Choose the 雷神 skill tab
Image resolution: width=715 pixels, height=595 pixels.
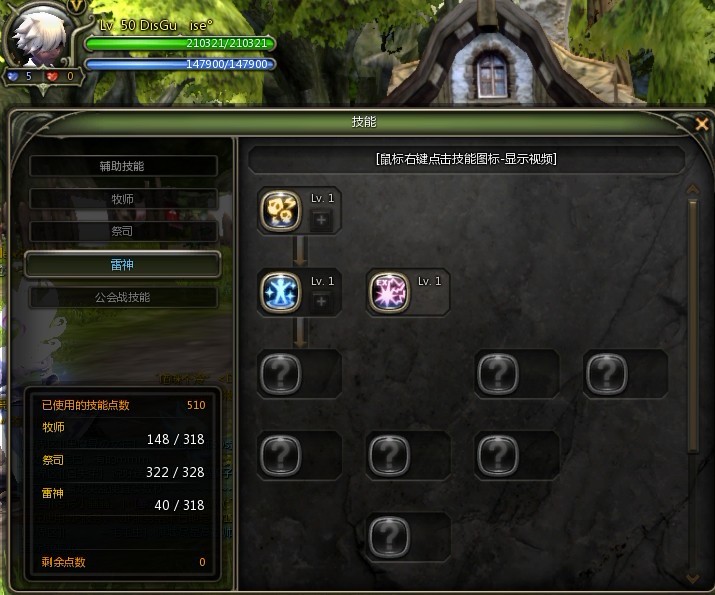click(122, 264)
